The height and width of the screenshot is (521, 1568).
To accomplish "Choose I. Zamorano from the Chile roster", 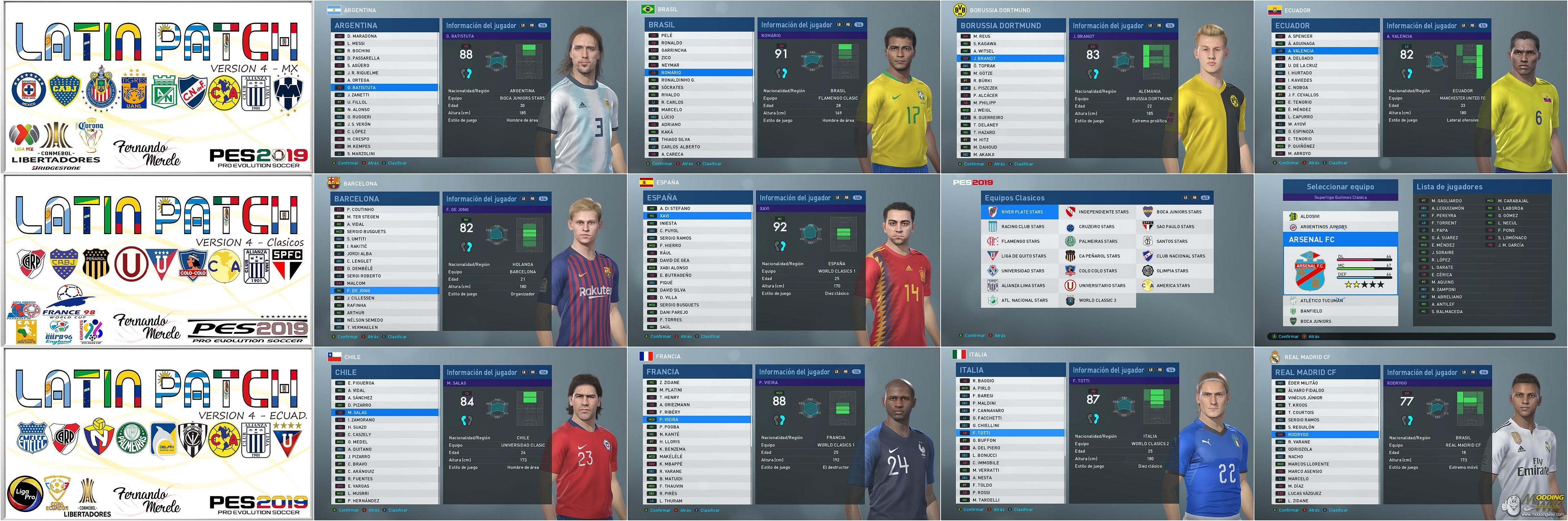I will [x=362, y=420].
